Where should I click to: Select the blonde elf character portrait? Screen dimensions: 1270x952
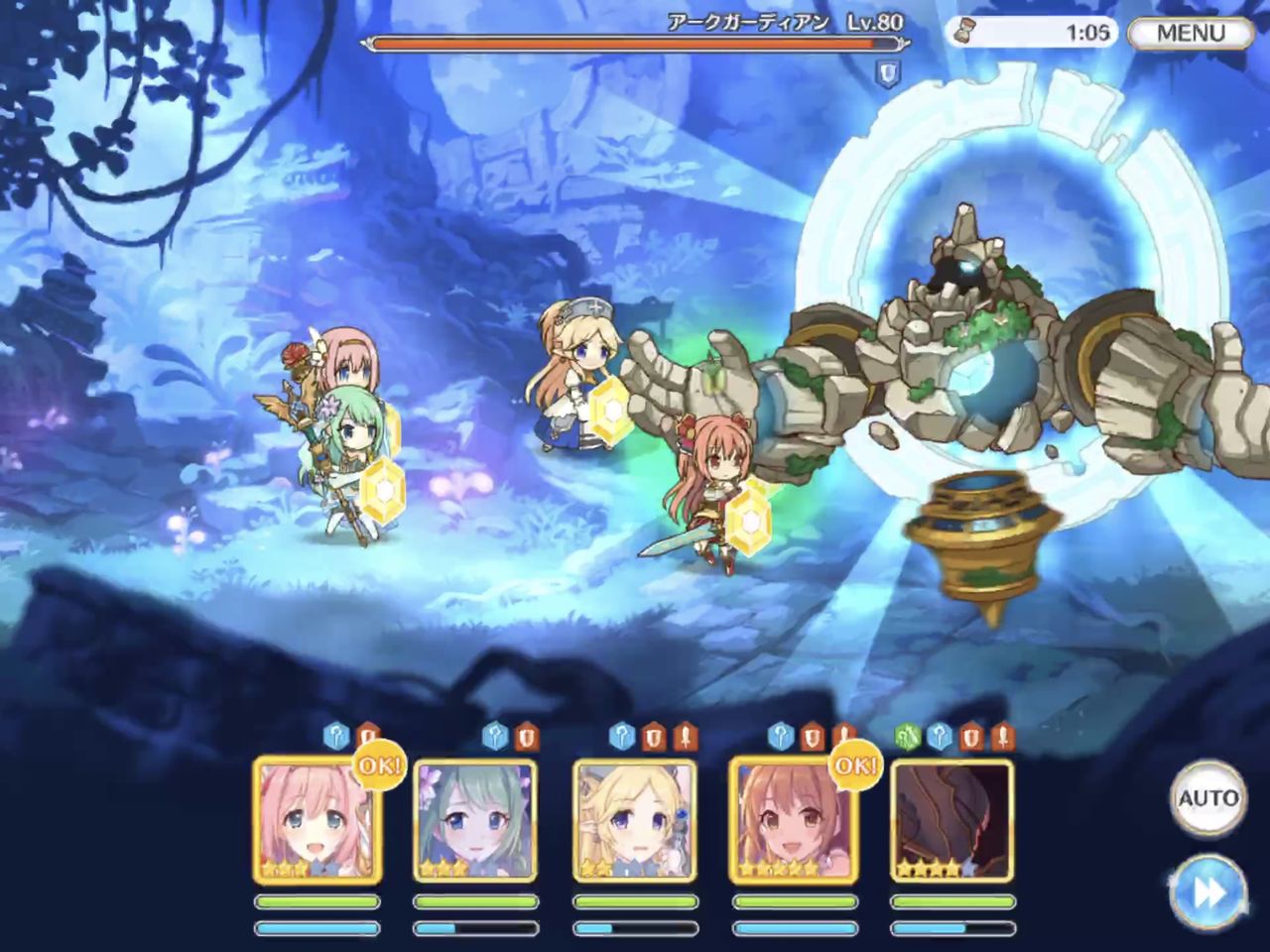pos(635,820)
